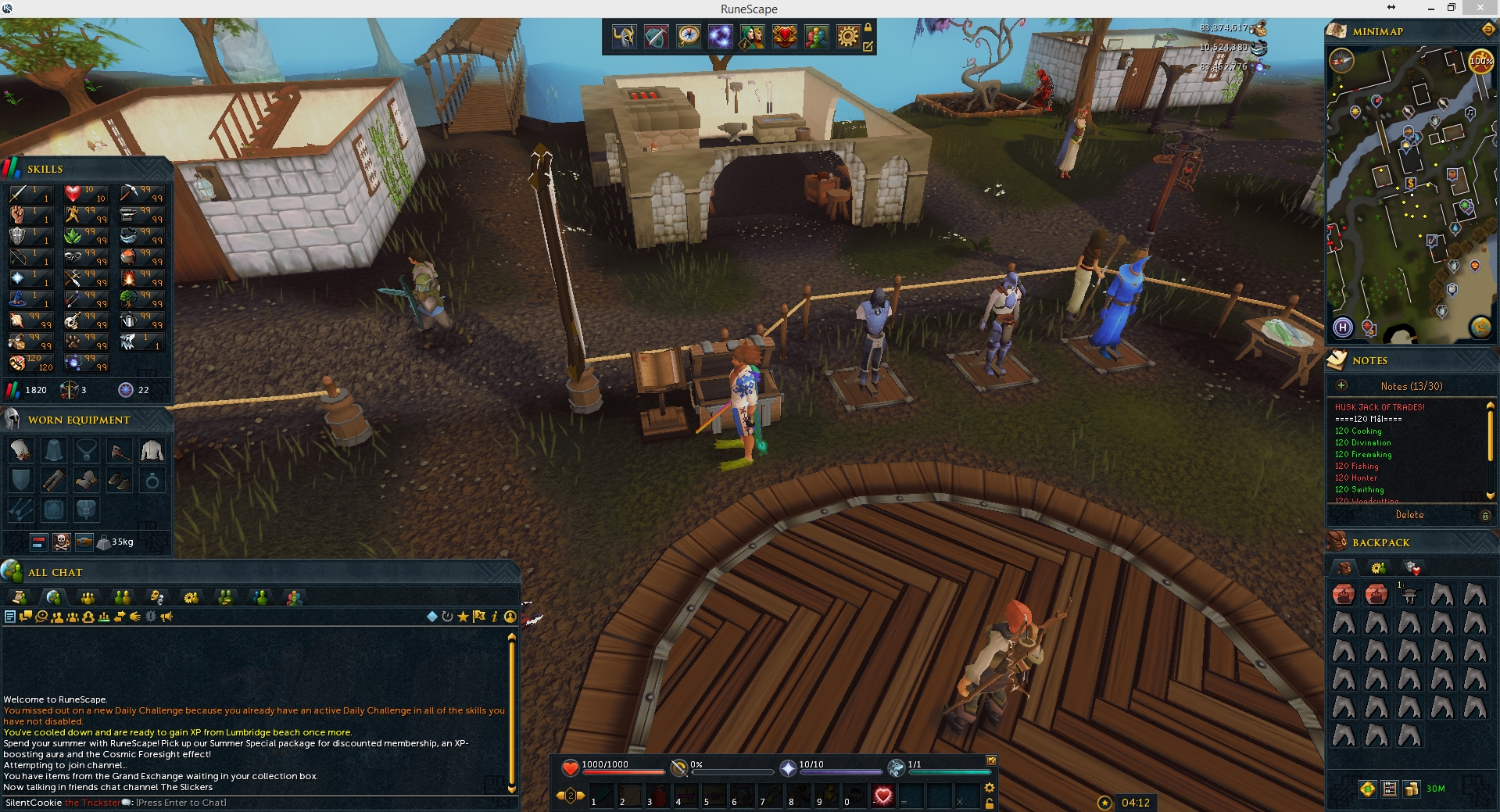
Task: Switch to the All Chat globe tab
Action: [55, 597]
